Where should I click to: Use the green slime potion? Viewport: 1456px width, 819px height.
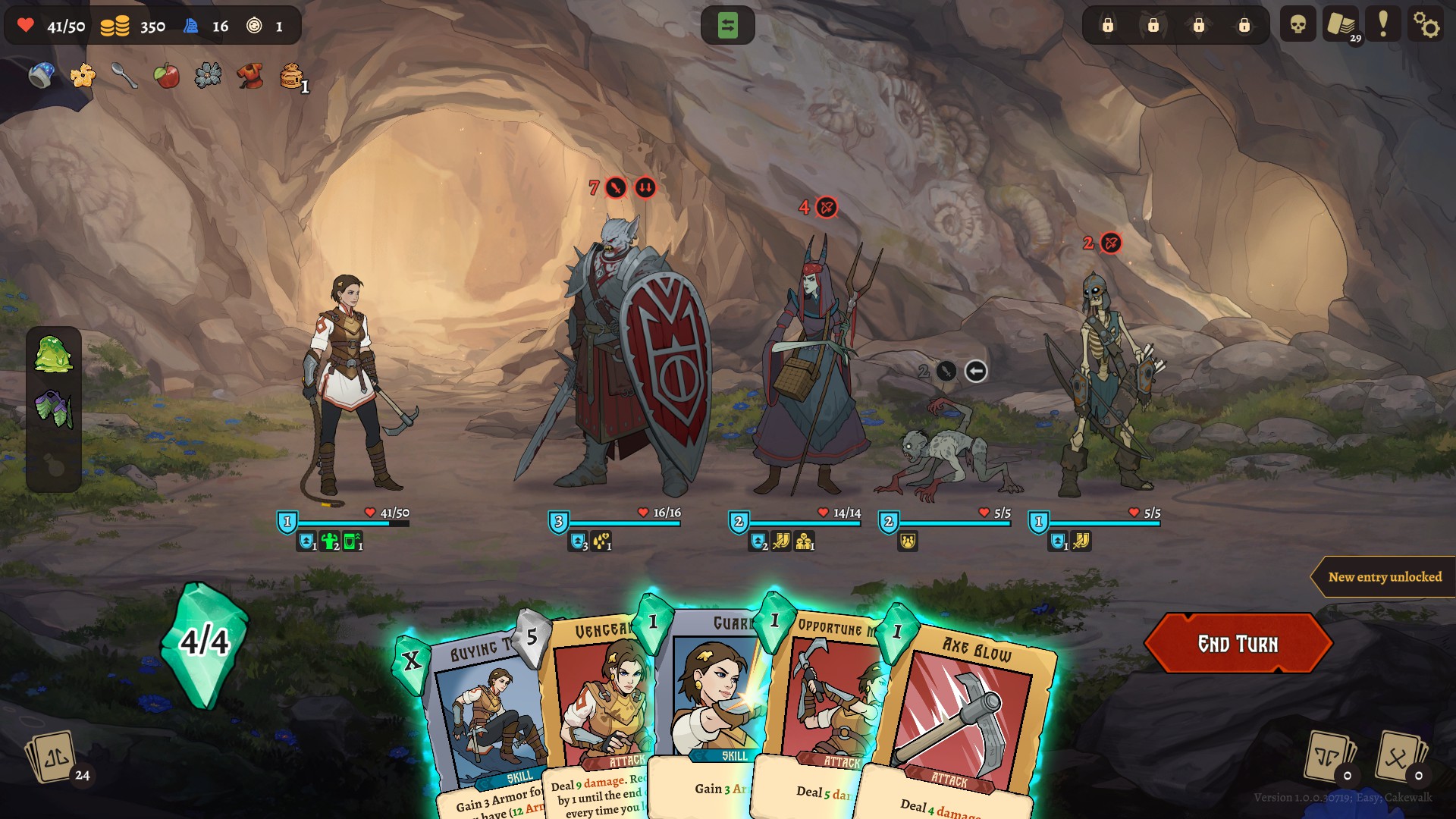53,354
